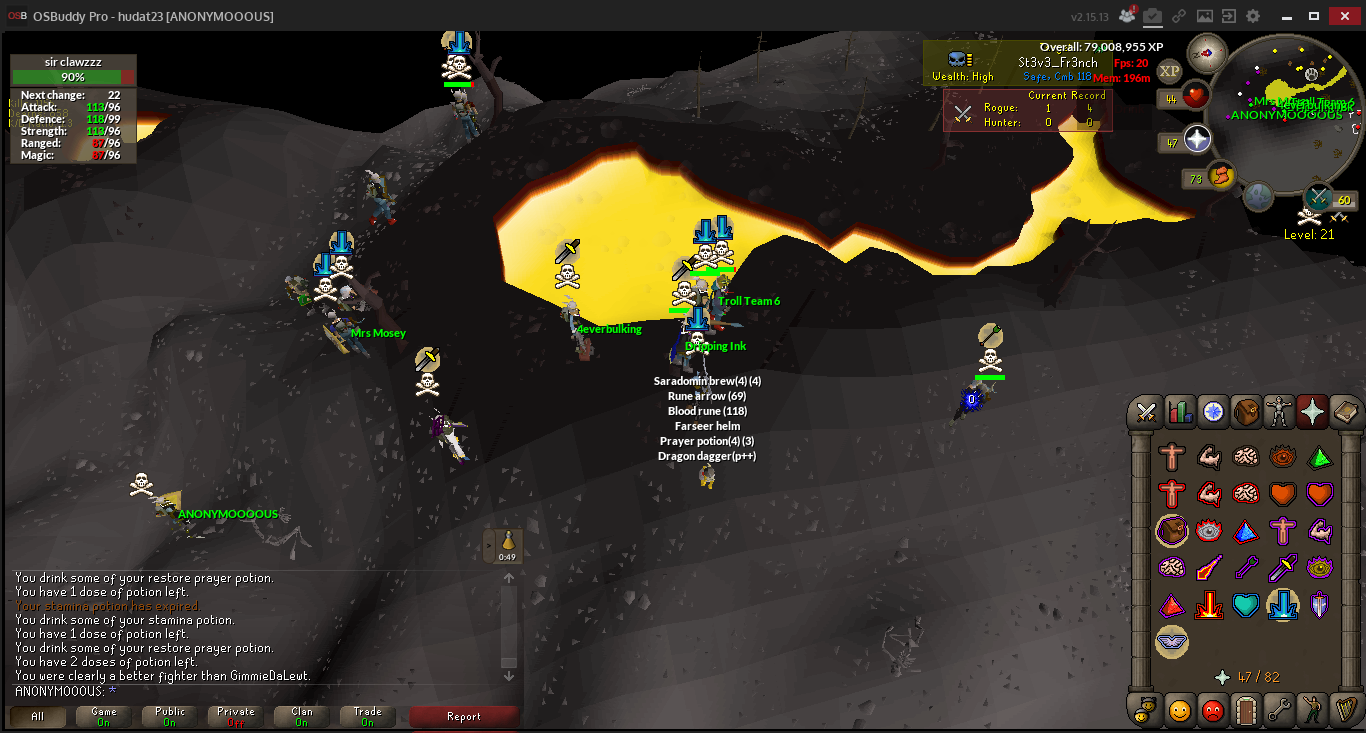
Task: Activate the Protect Item prayer
Action: pyautogui.click(x=1172, y=530)
